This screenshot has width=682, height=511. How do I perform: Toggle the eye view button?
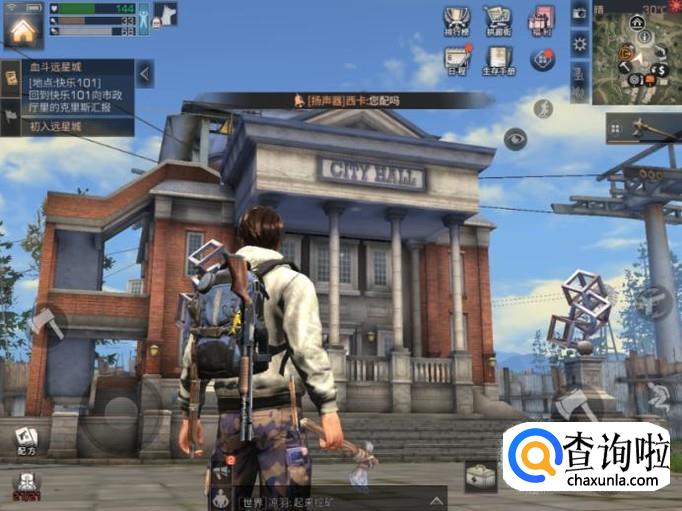(x=515, y=138)
